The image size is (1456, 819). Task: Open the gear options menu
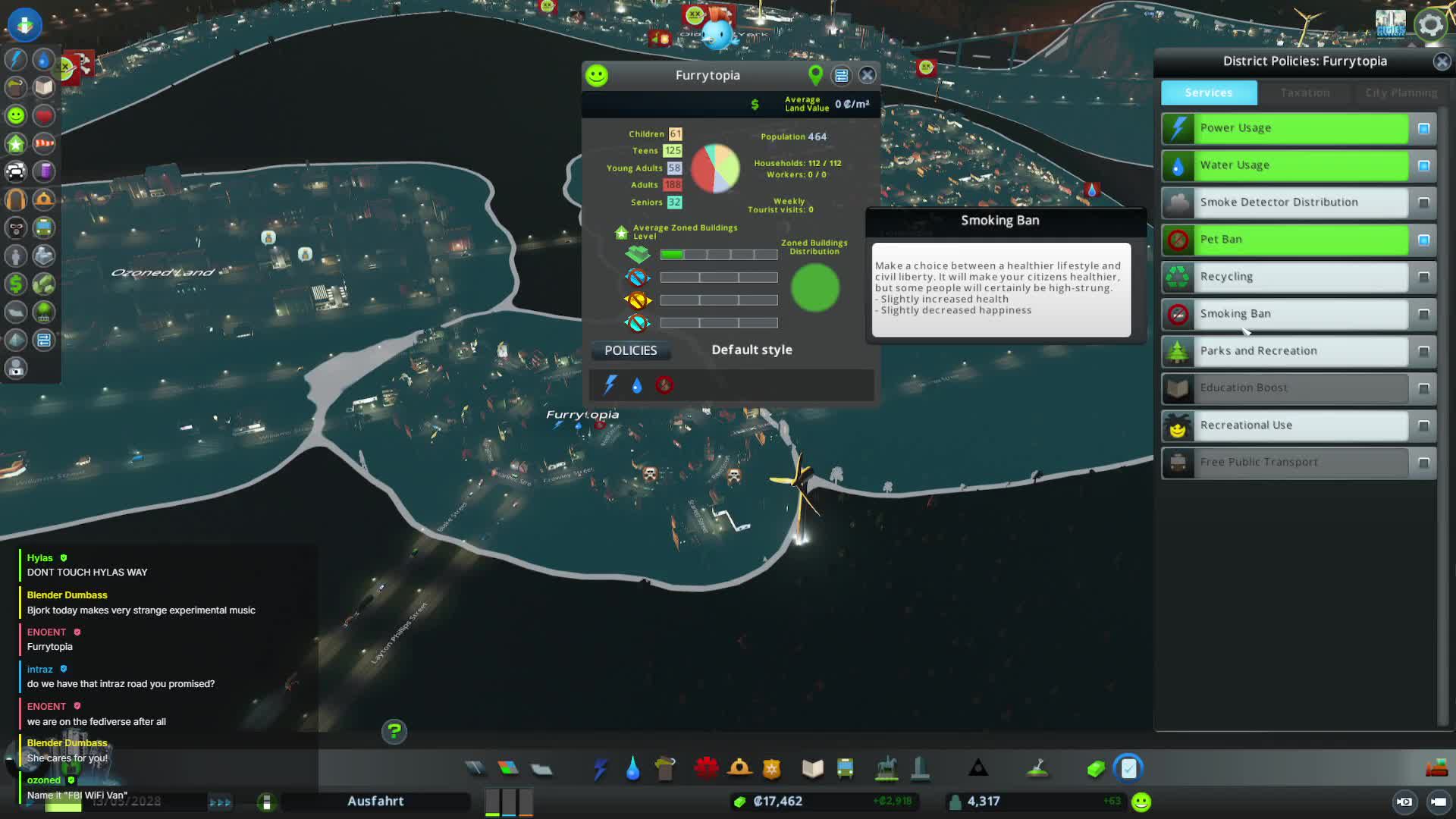[1430, 25]
